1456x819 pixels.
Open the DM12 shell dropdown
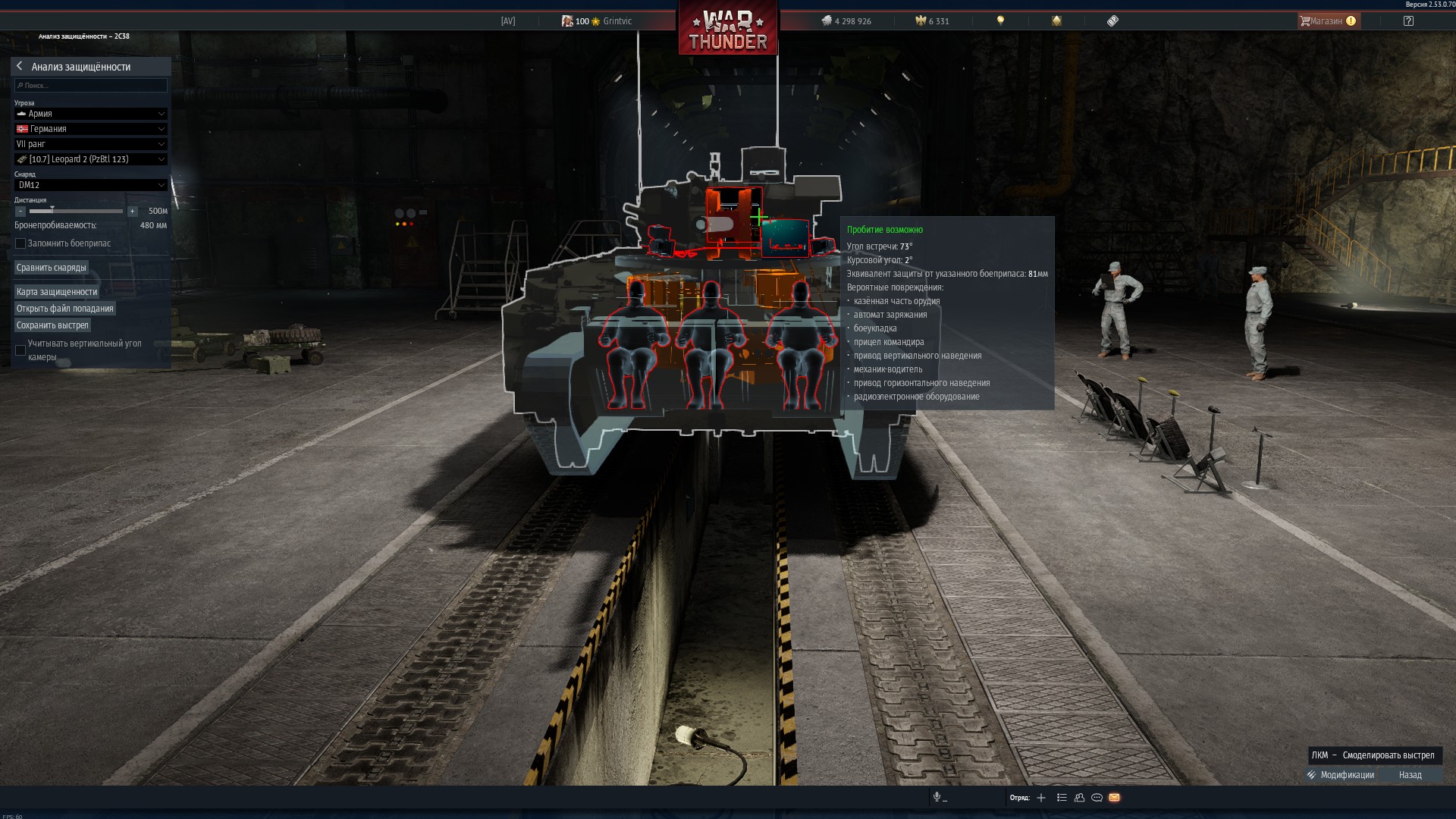point(90,185)
